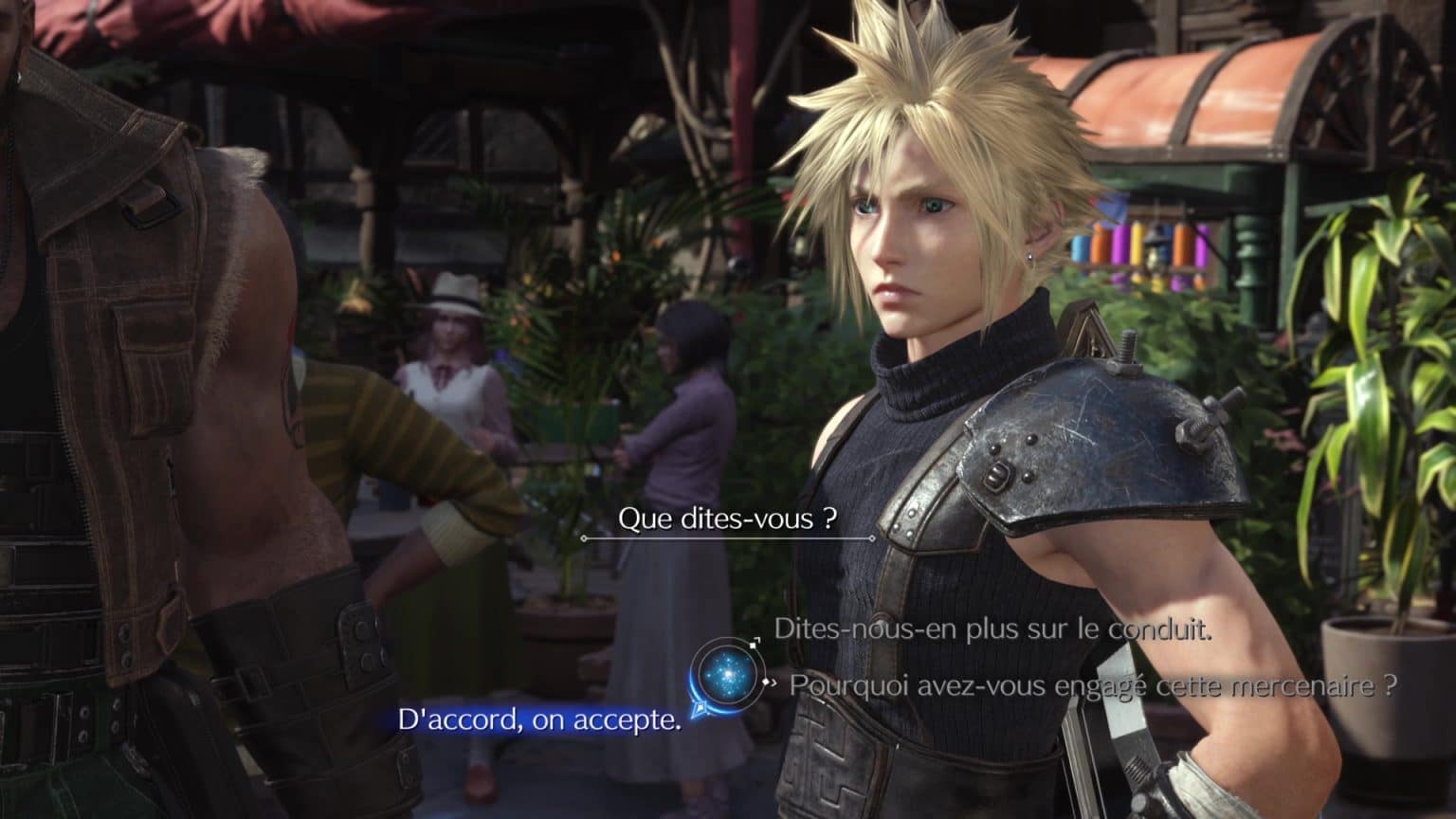
Task: Click the small diamond at the left end of the prompt underline
Action: coord(582,537)
